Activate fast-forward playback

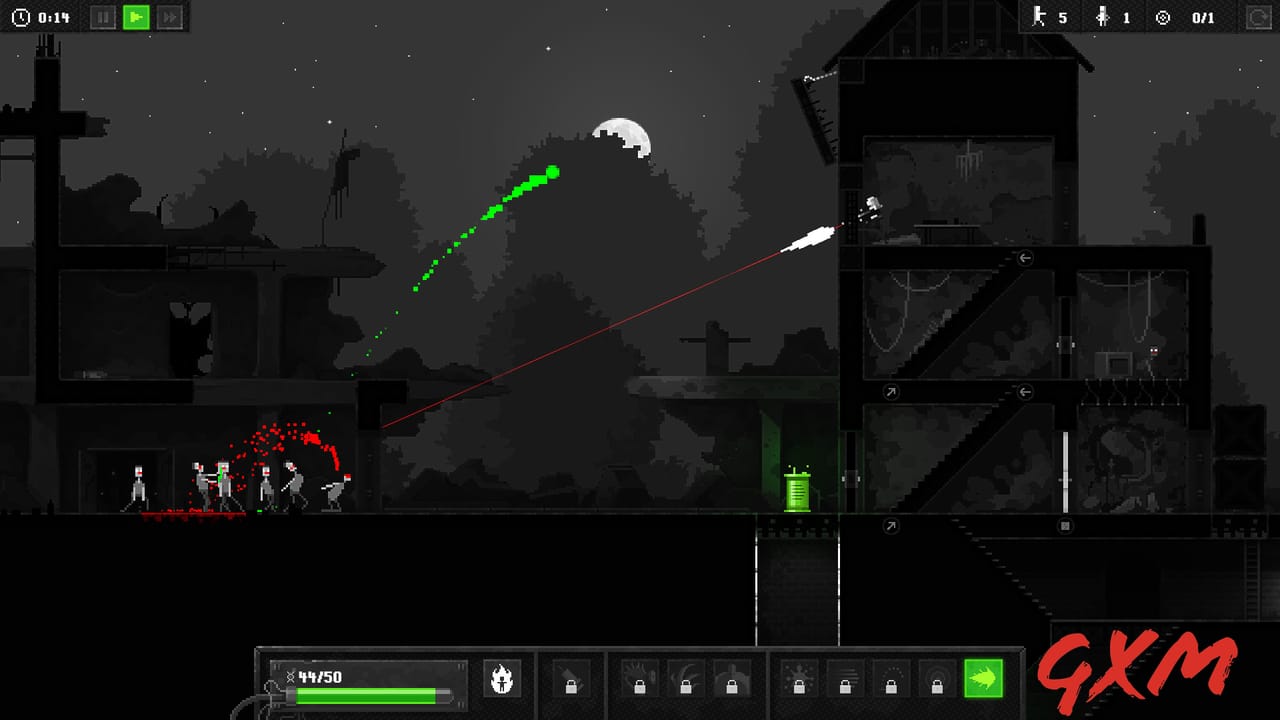[169, 17]
